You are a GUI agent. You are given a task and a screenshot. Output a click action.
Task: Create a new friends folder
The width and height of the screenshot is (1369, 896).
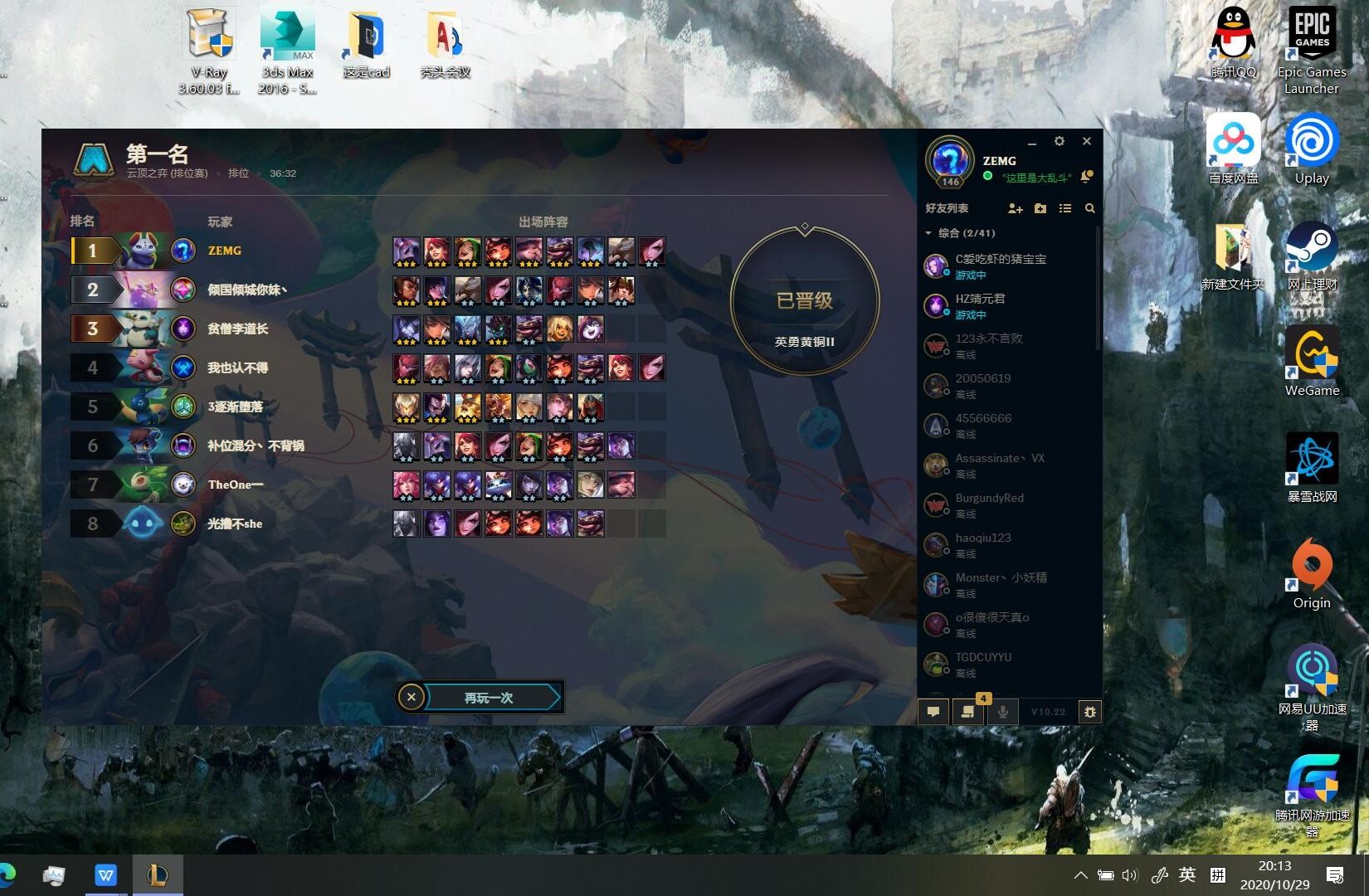pyautogui.click(x=1040, y=208)
